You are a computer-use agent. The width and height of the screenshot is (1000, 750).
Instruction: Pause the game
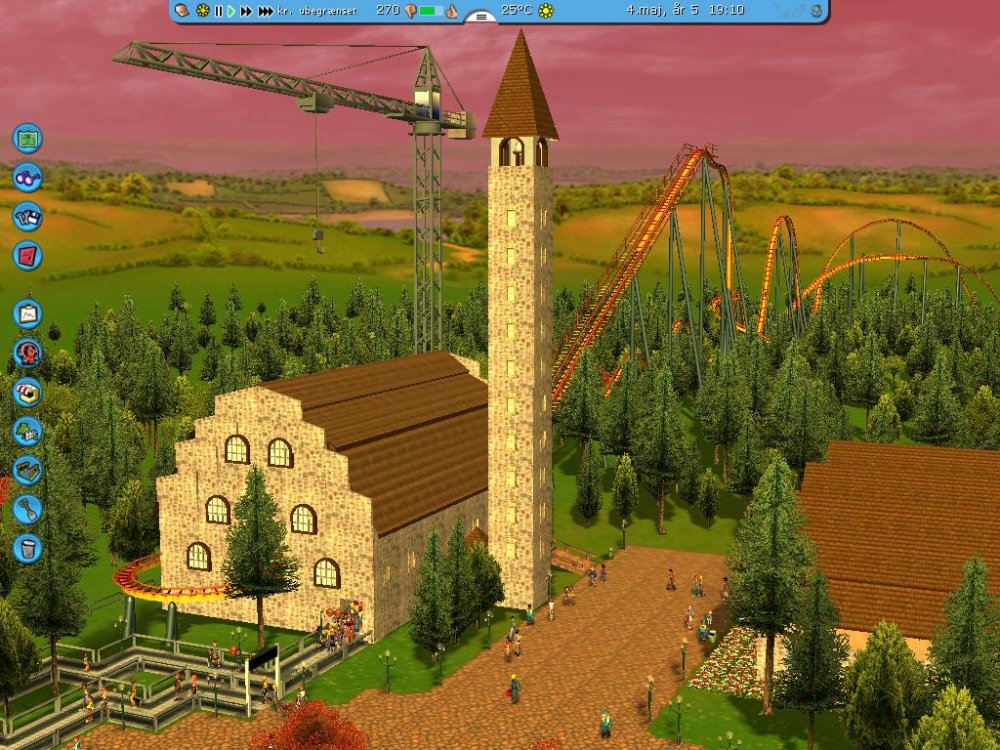218,11
